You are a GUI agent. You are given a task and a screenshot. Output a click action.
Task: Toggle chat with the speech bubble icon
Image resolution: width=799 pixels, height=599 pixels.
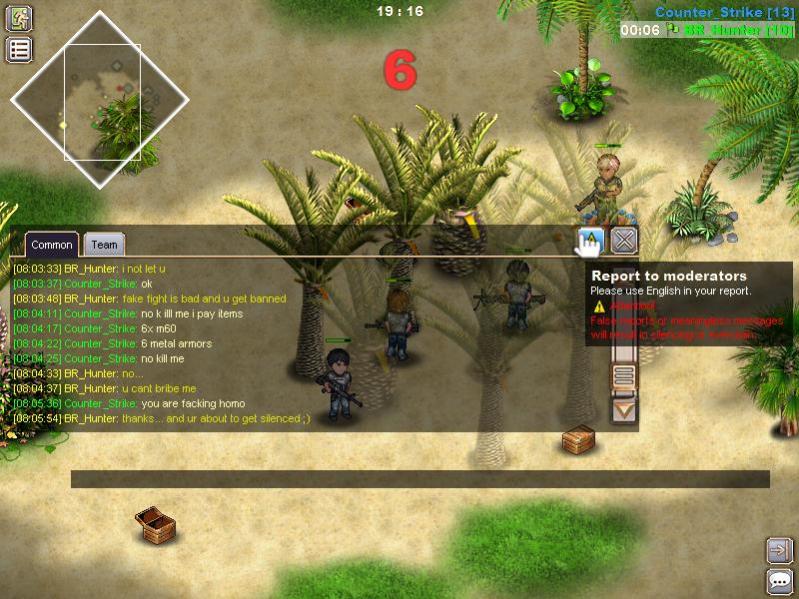click(x=779, y=581)
